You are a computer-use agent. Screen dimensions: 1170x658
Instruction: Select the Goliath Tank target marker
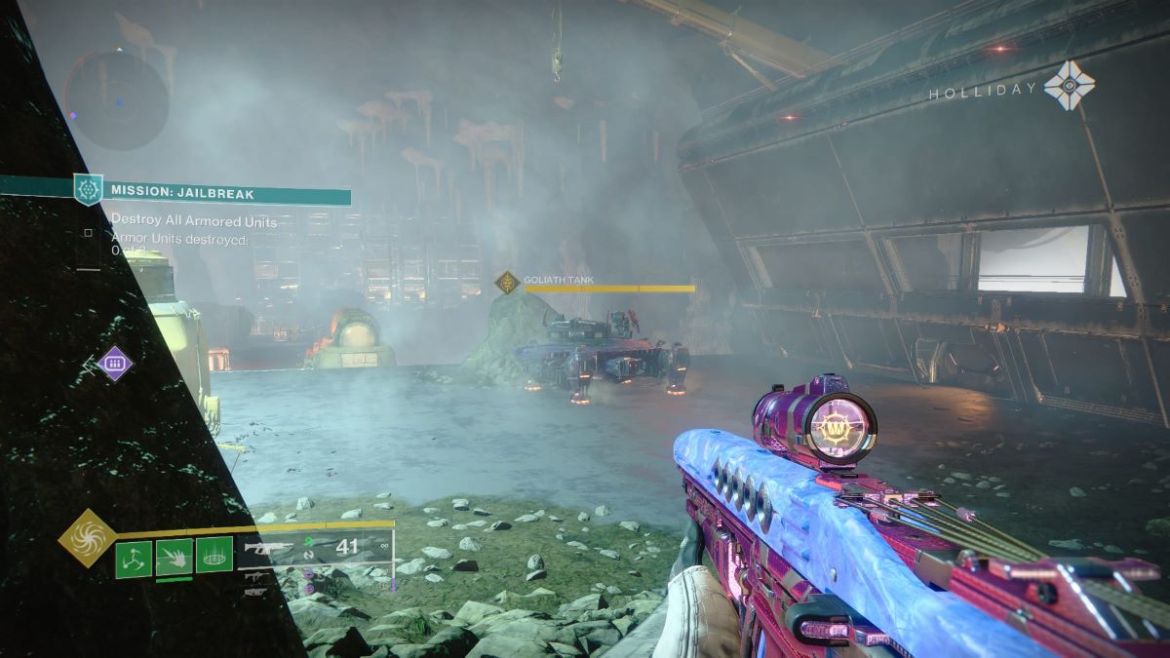(x=508, y=283)
